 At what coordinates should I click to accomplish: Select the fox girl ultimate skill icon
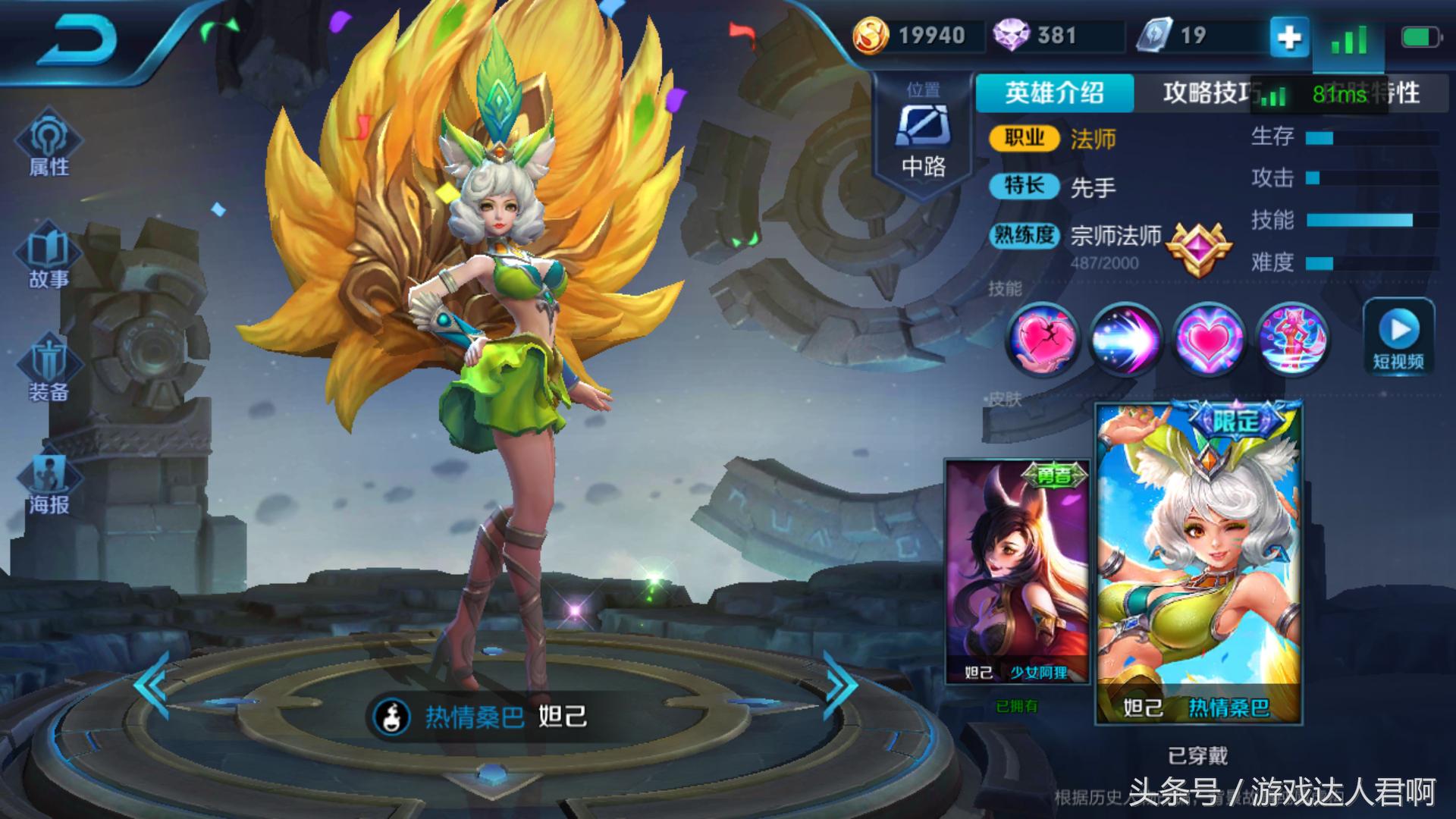(1291, 339)
